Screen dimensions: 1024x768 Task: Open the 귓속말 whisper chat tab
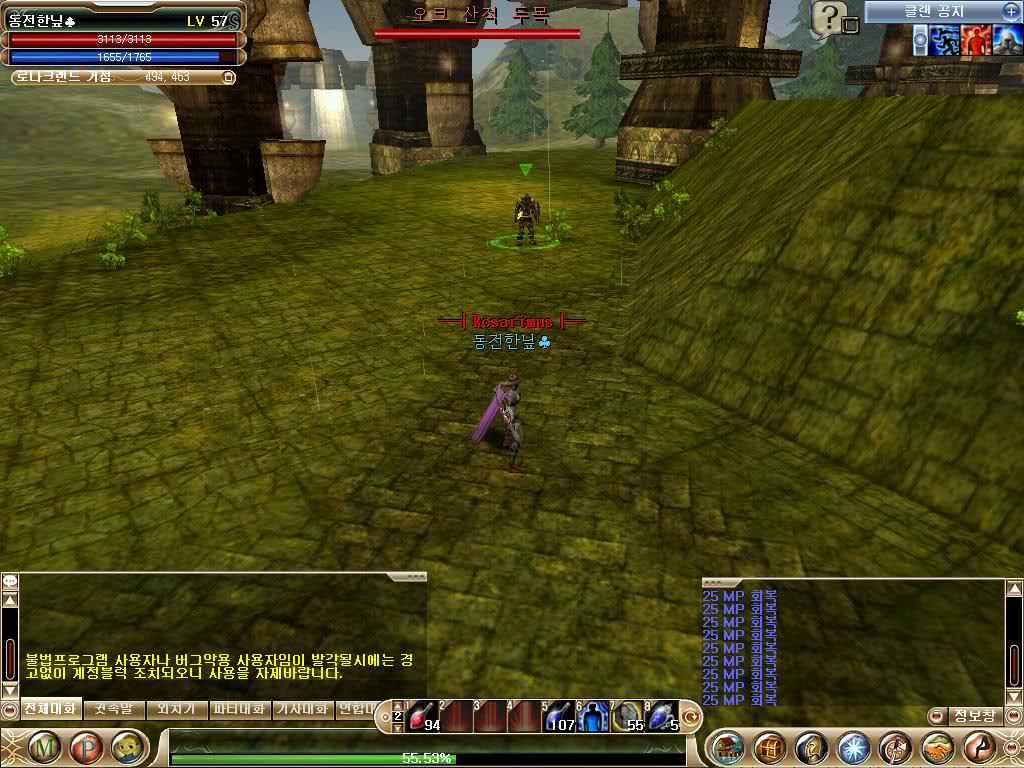(113, 709)
